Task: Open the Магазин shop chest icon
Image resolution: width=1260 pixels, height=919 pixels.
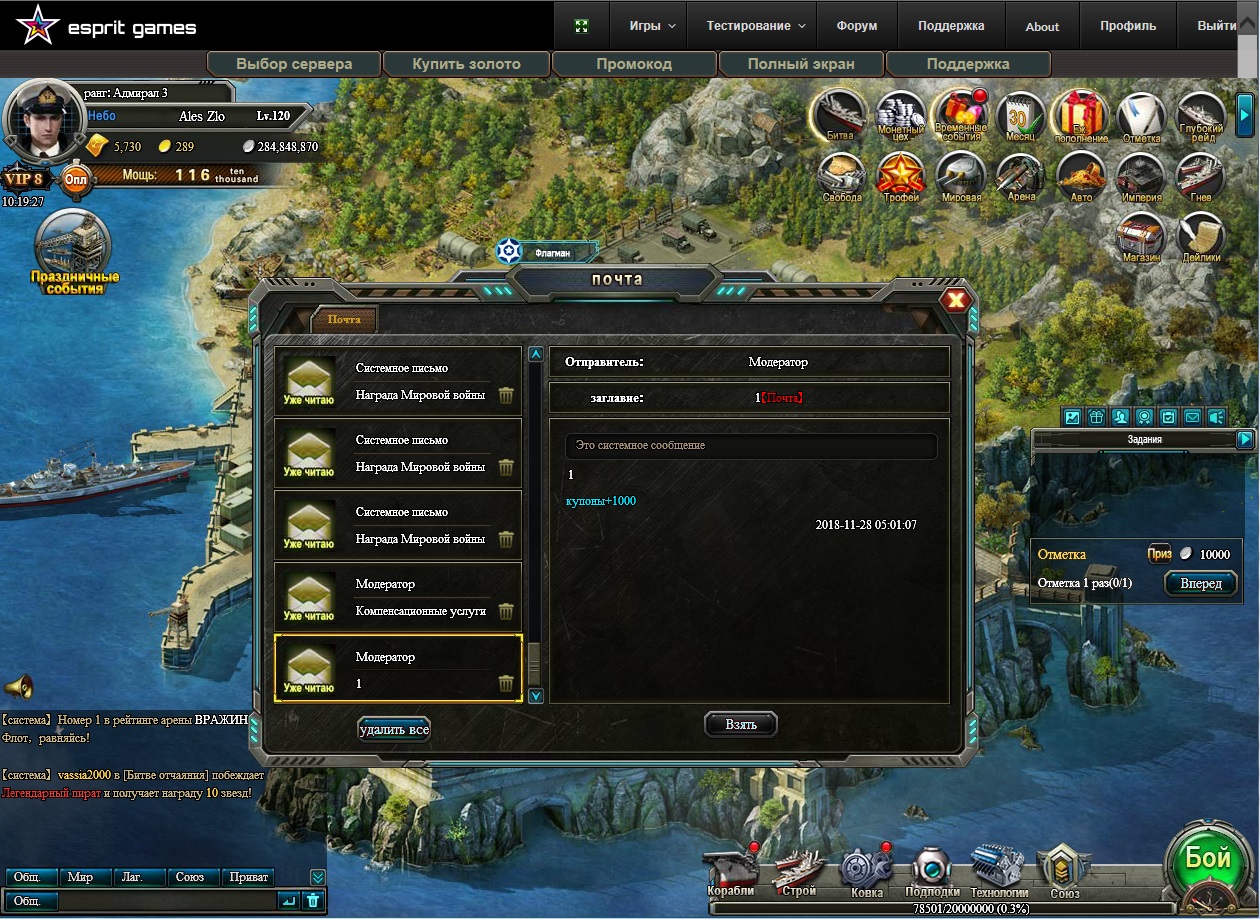Action: [1140, 236]
